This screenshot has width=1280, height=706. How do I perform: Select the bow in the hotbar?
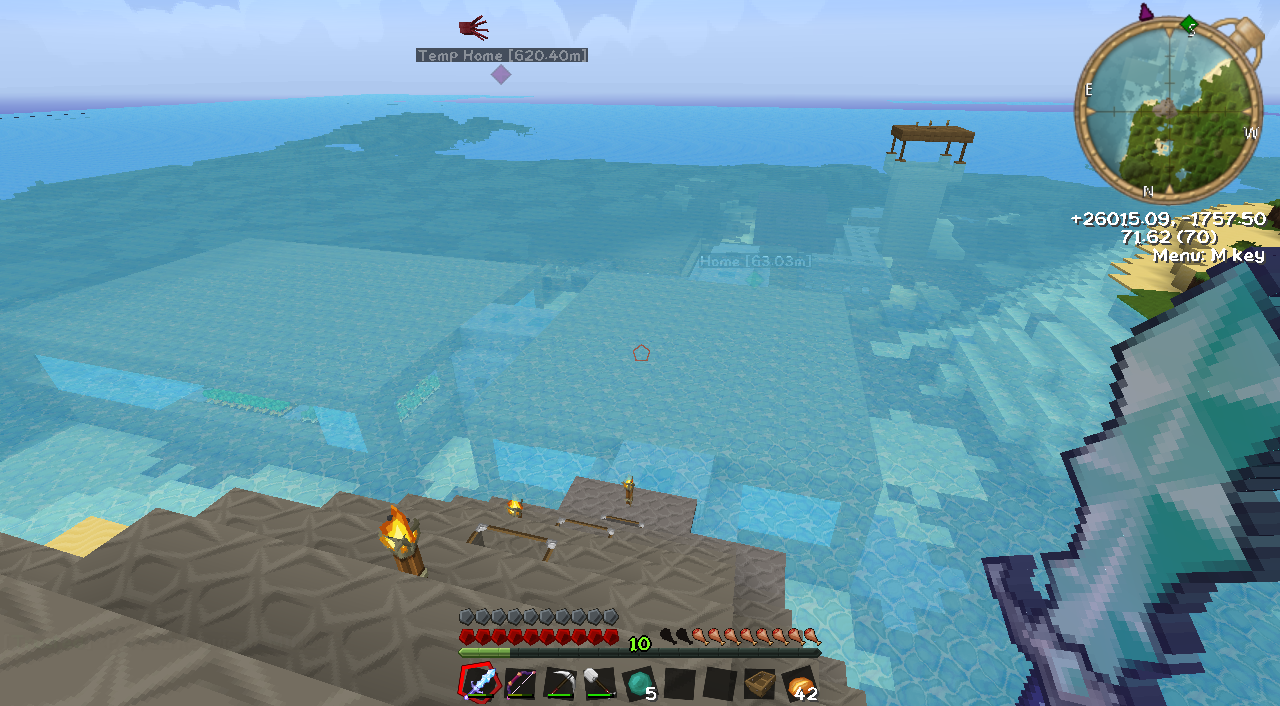(x=520, y=684)
